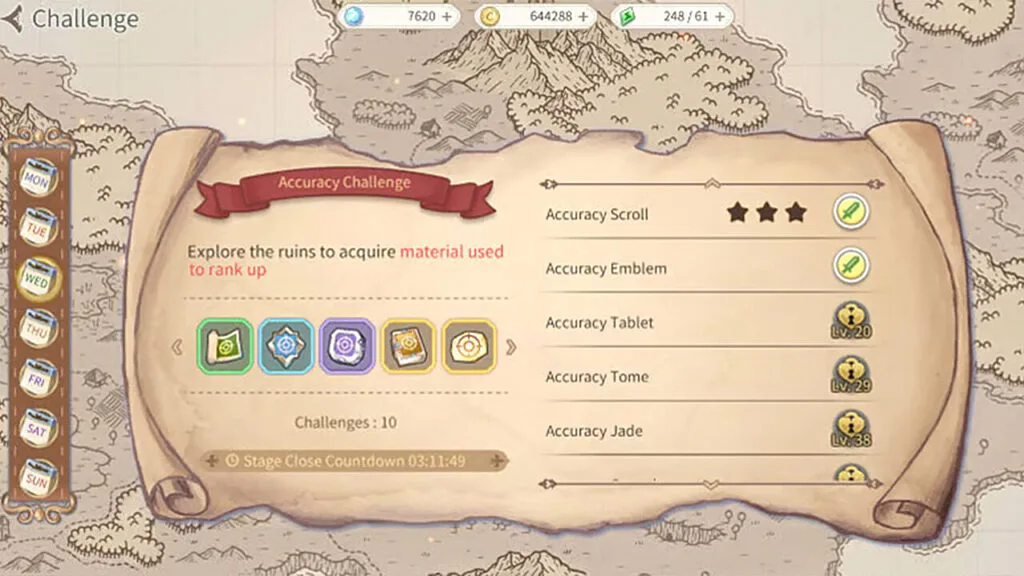This screenshot has height=576, width=1024.
Task: Refill green stamina energy
Action: 718,17
